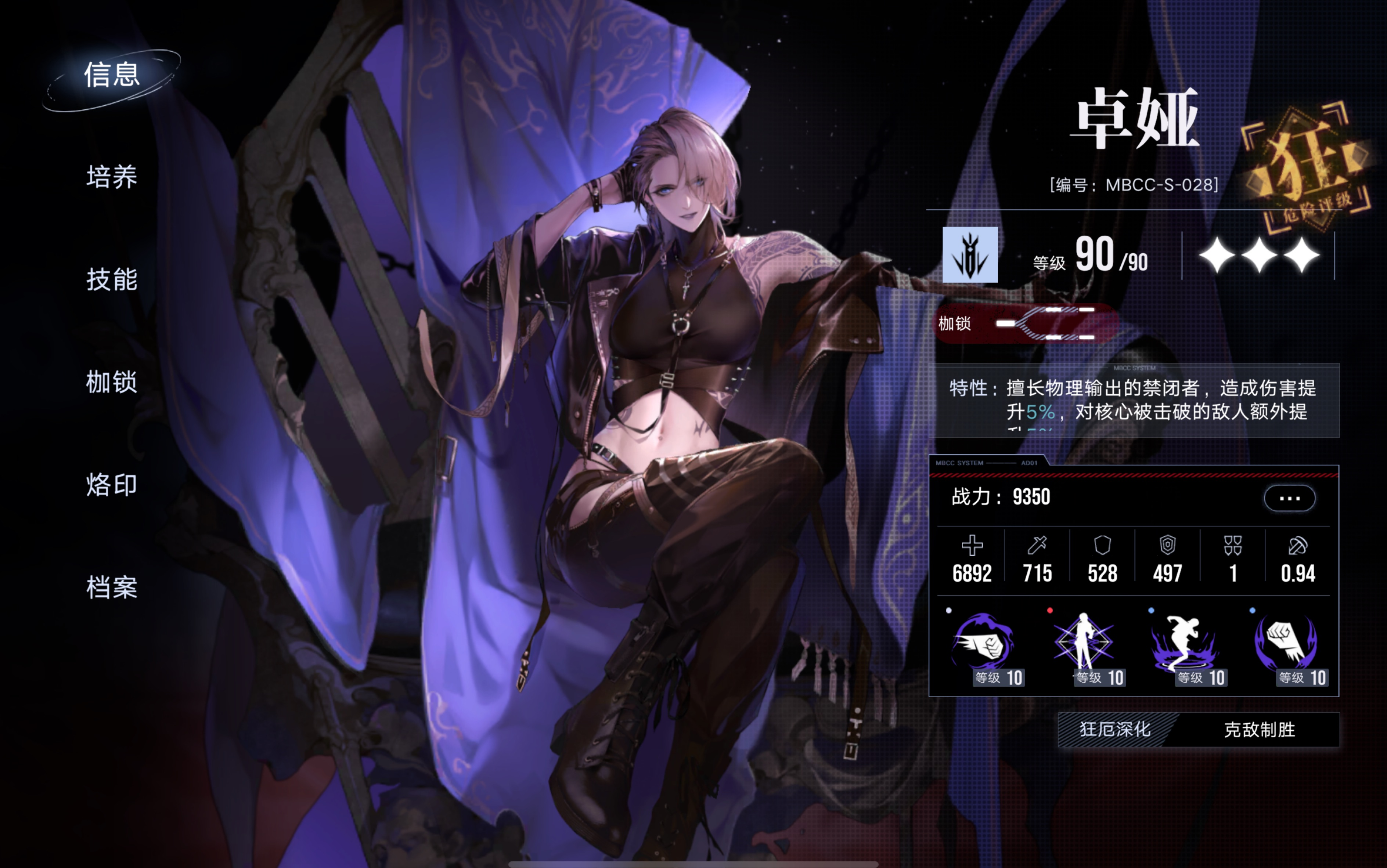
Task: Click the three-dot stats details button
Action: pyautogui.click(x=1289, y=498)
